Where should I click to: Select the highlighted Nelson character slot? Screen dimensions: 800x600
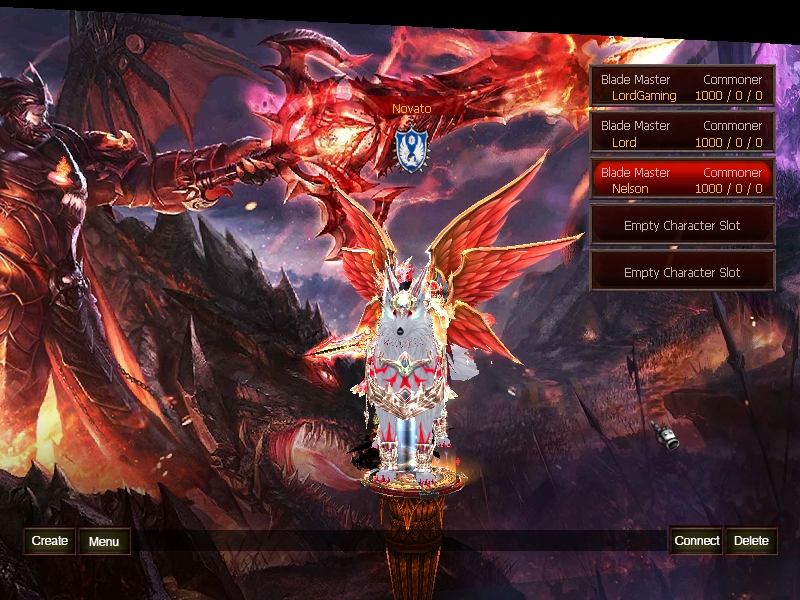coord(682,180)
